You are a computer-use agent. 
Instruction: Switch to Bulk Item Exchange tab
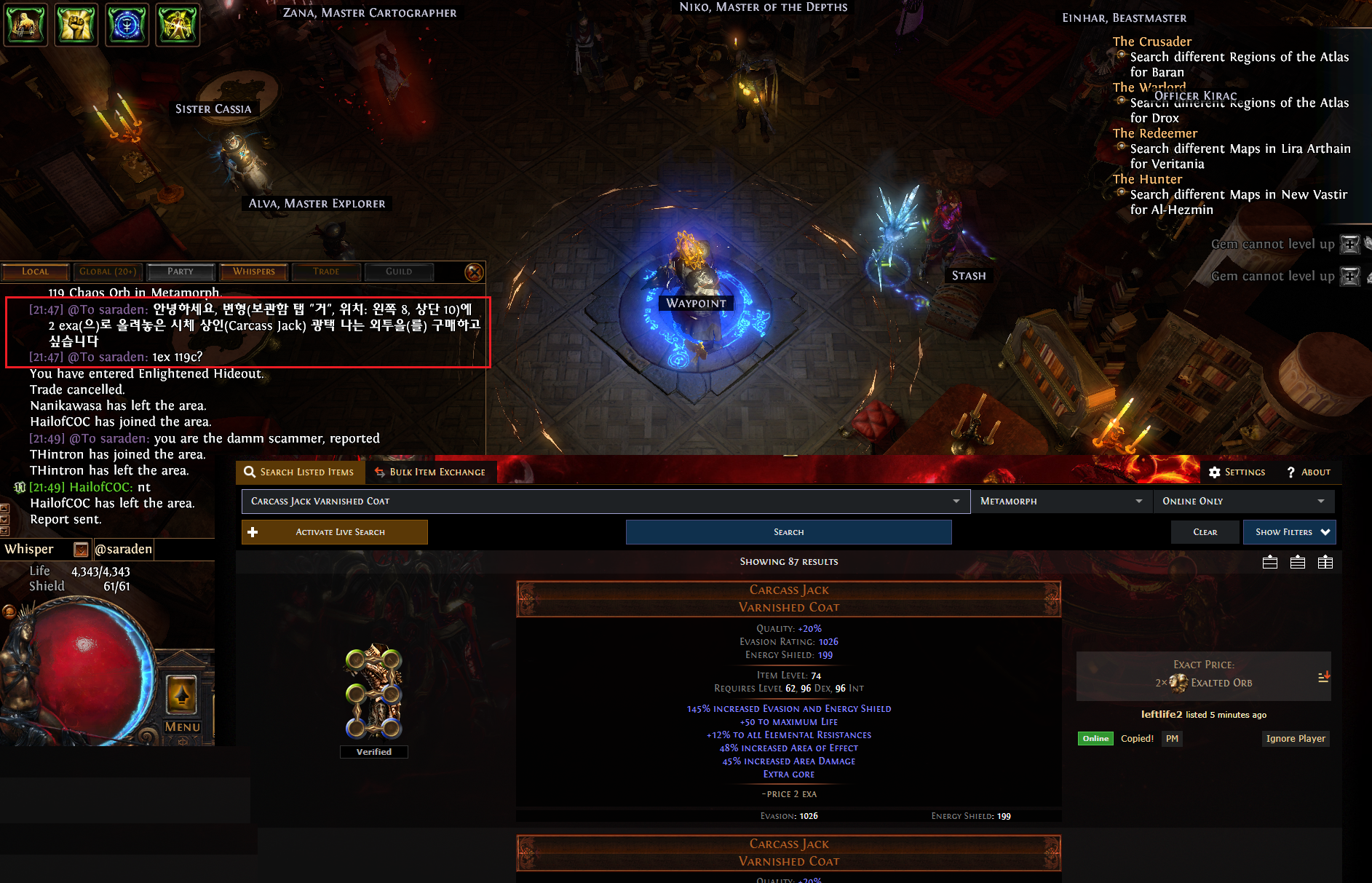[x=430, y=472]
